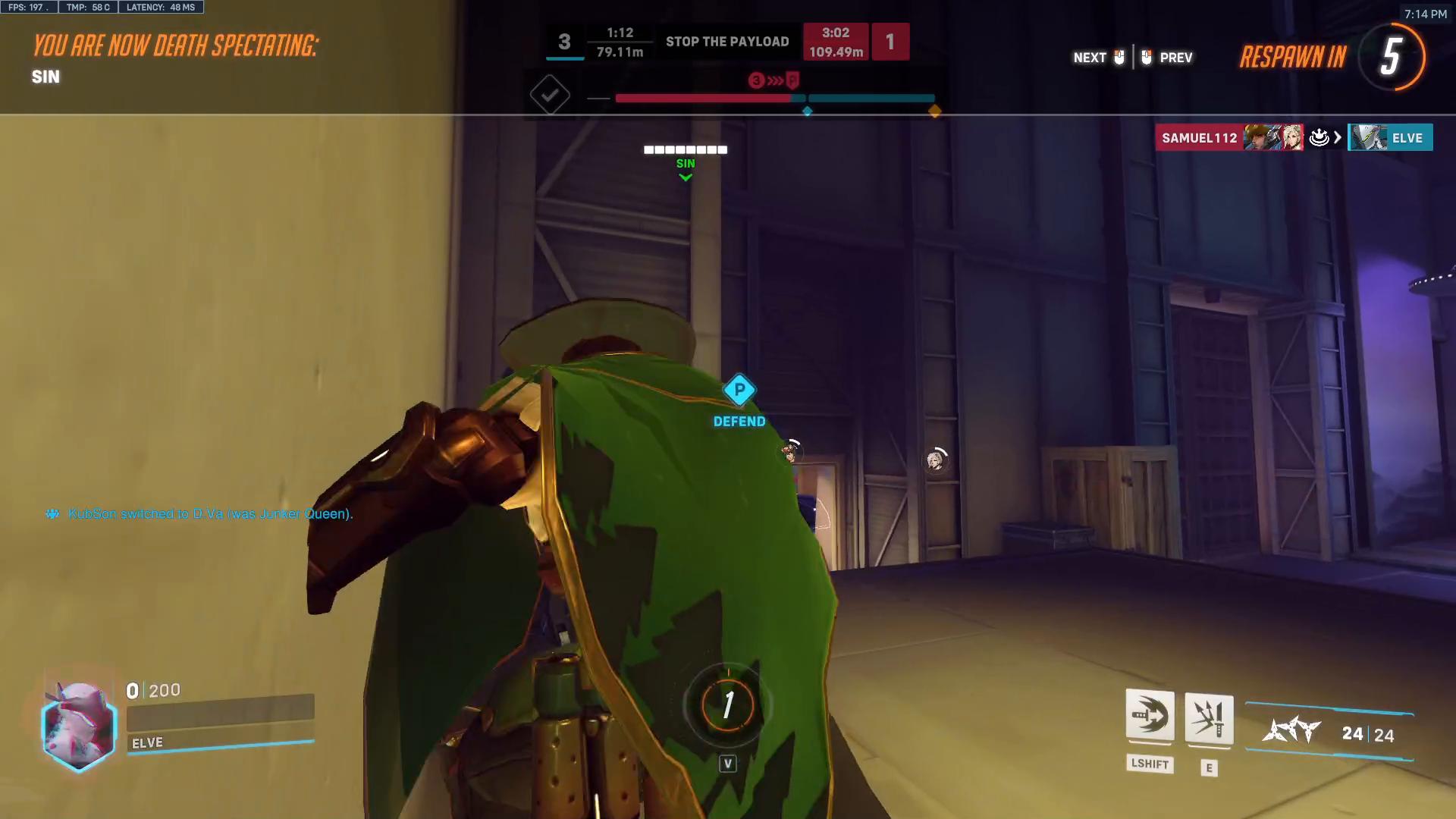Screen dimensions: 1456x819
Task: Click the NEXT spectate control
Action: click(1089, 57)
